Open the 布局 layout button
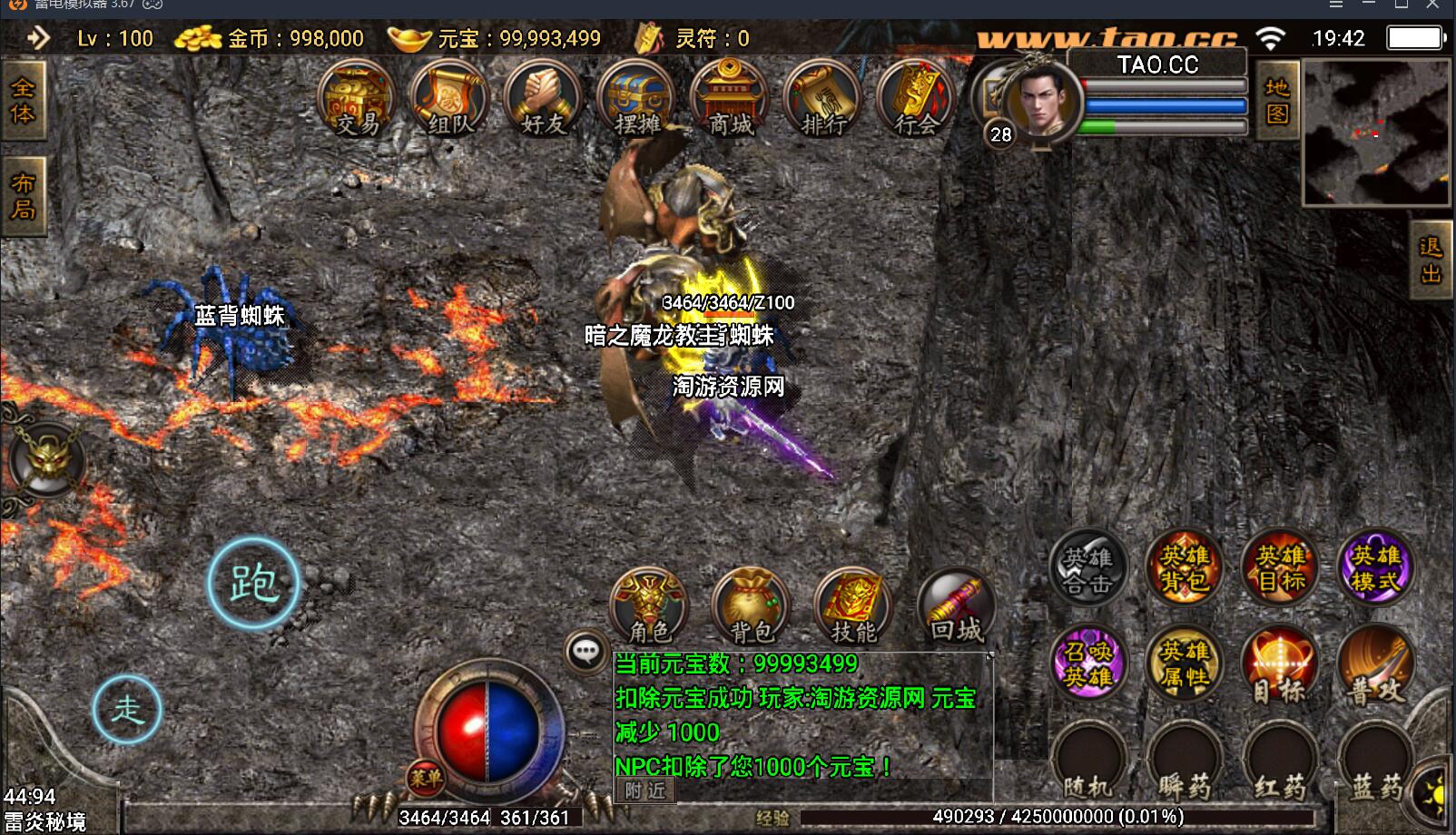 [x=23, y=196]
